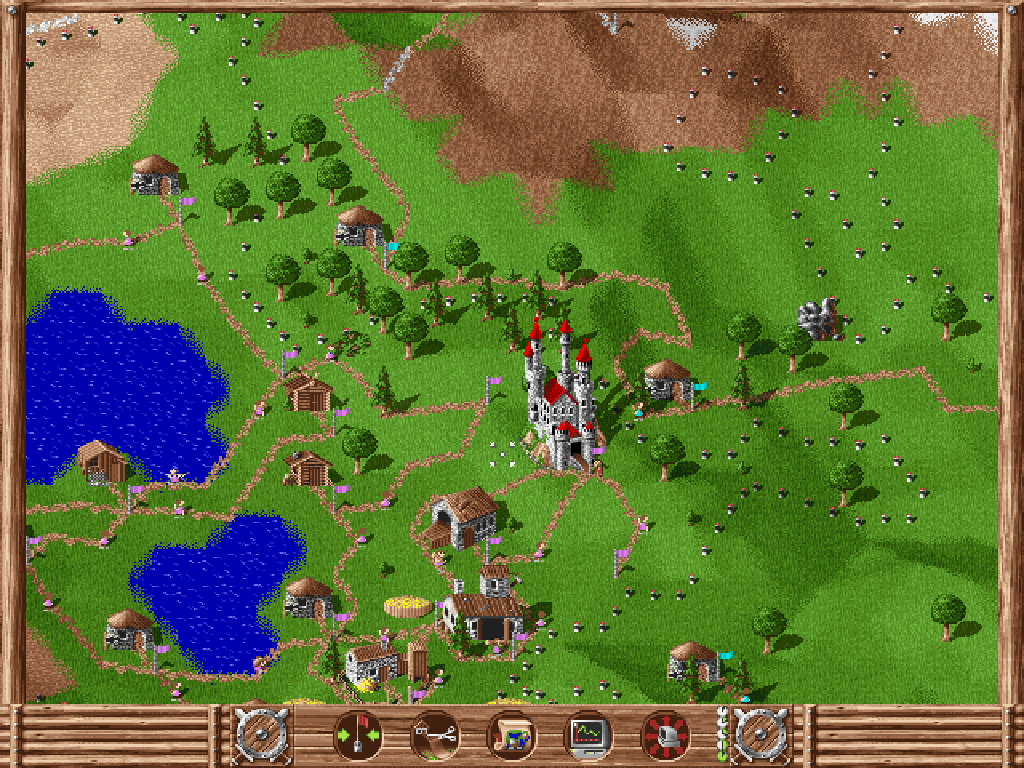Activate the demolish scissors button
Image resolution: width=1024 pixels, height=768 pixels.
435,736
